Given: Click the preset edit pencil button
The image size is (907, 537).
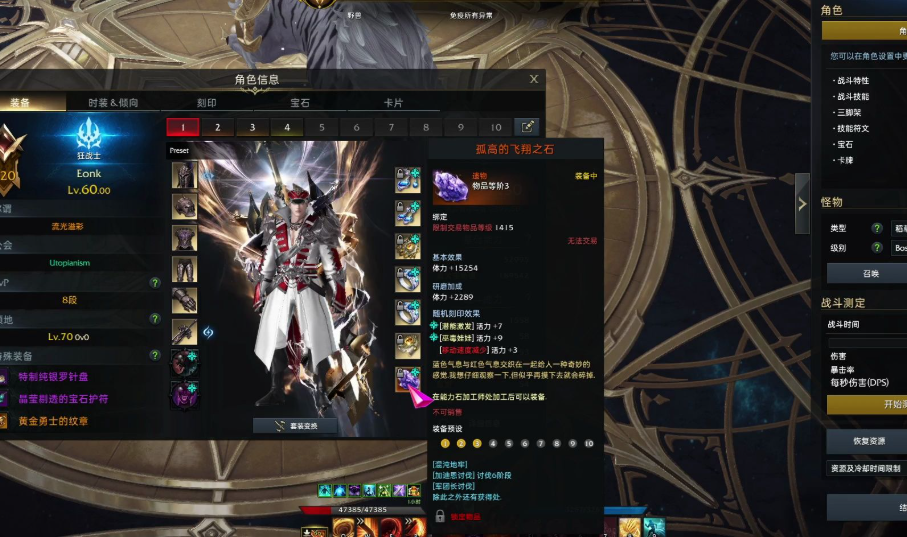Looking at the screenshot, I should click(x=526, y=127).
